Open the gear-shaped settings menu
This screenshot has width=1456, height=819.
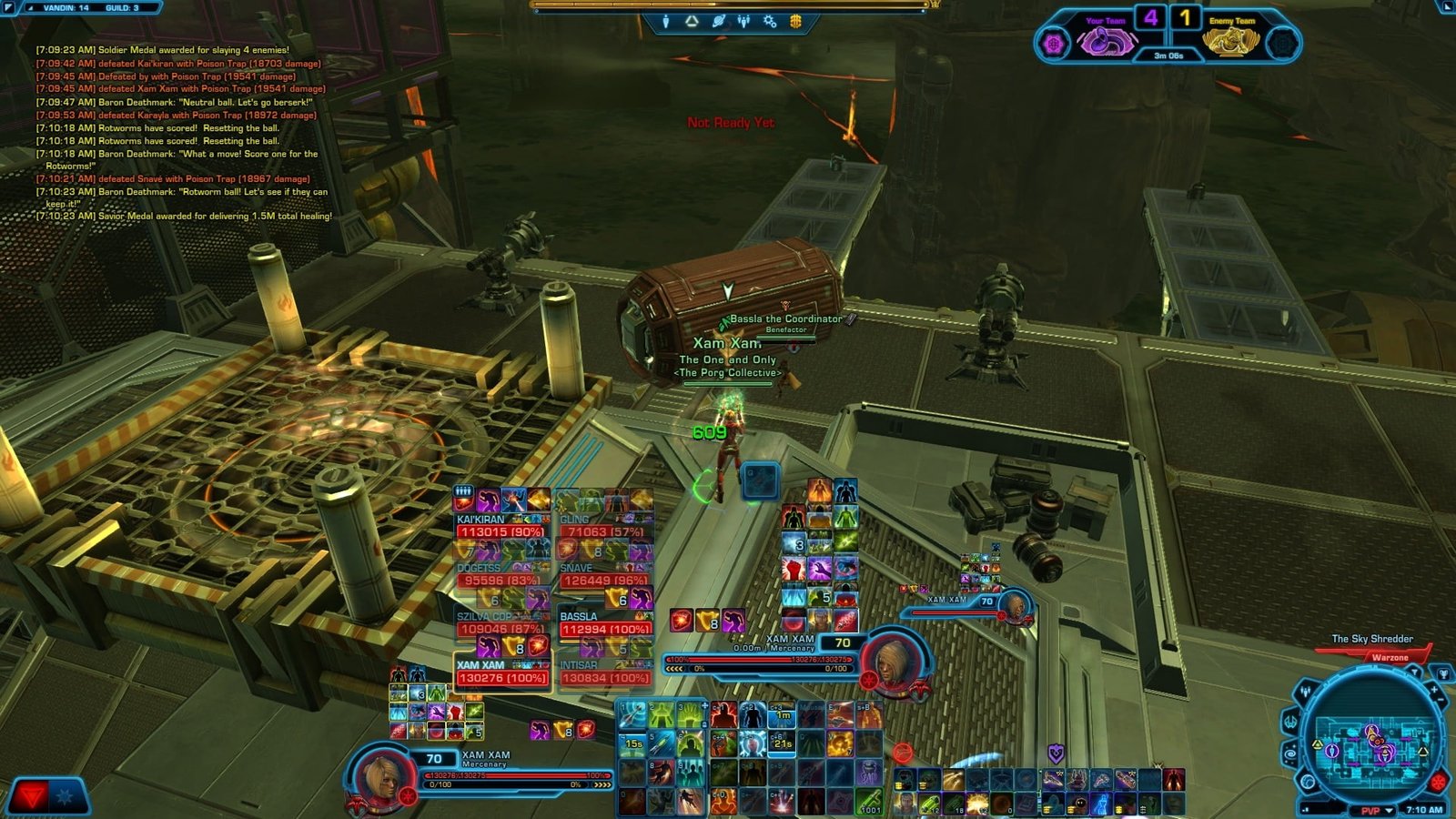click(x=770, y=21)
